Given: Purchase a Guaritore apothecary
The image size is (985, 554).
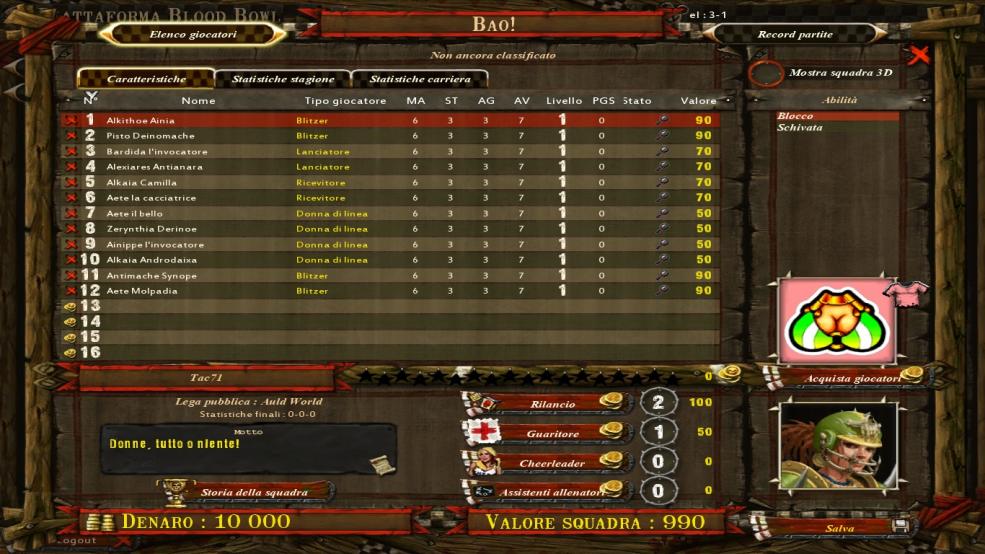Looking at the screenshot, I should pos(551,434).
